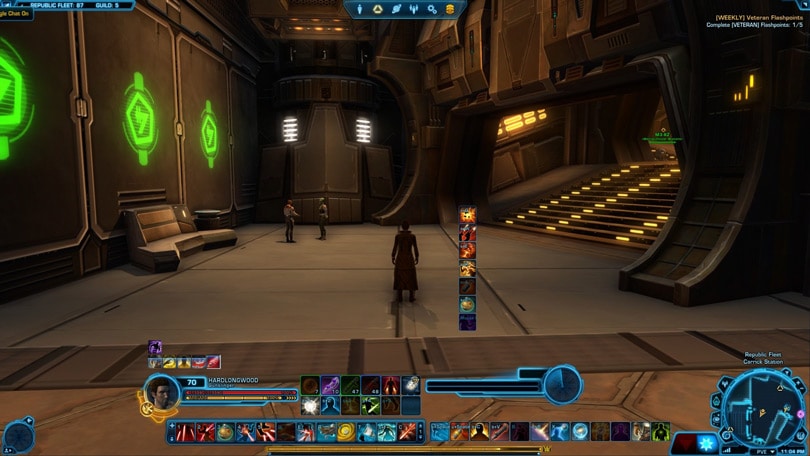This screenshot has width=810, height=456.
Task: Activate the green figure ability icon
Action: click(x=661, y=432)
